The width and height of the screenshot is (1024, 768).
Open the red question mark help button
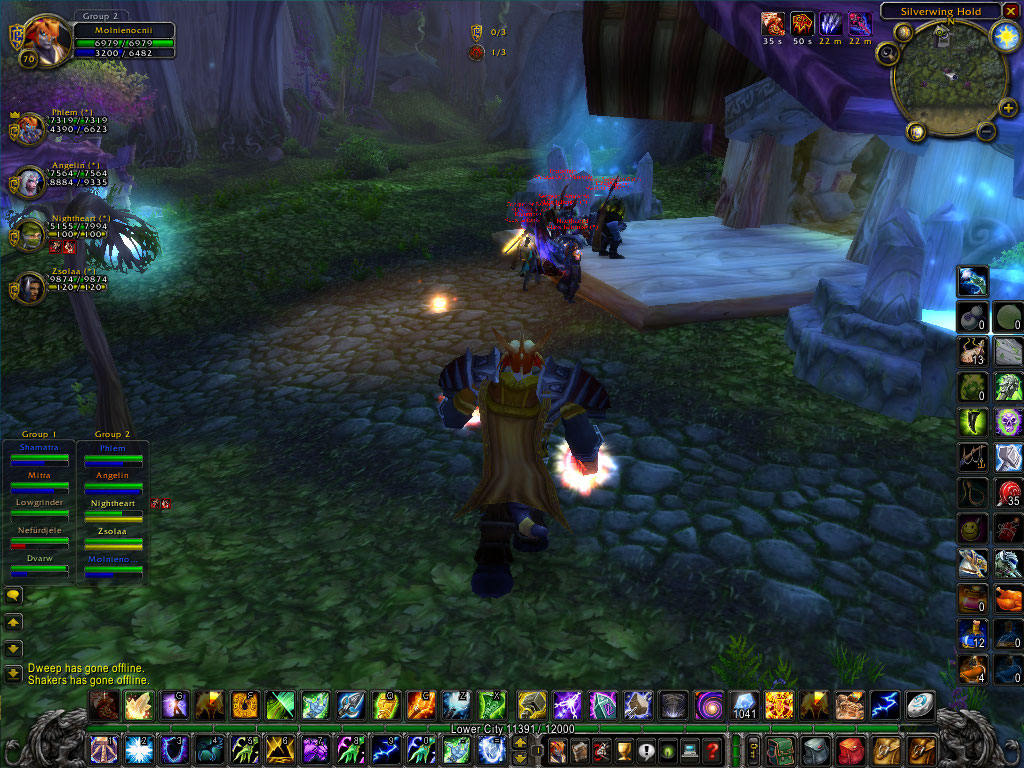[x=712, y=750]
